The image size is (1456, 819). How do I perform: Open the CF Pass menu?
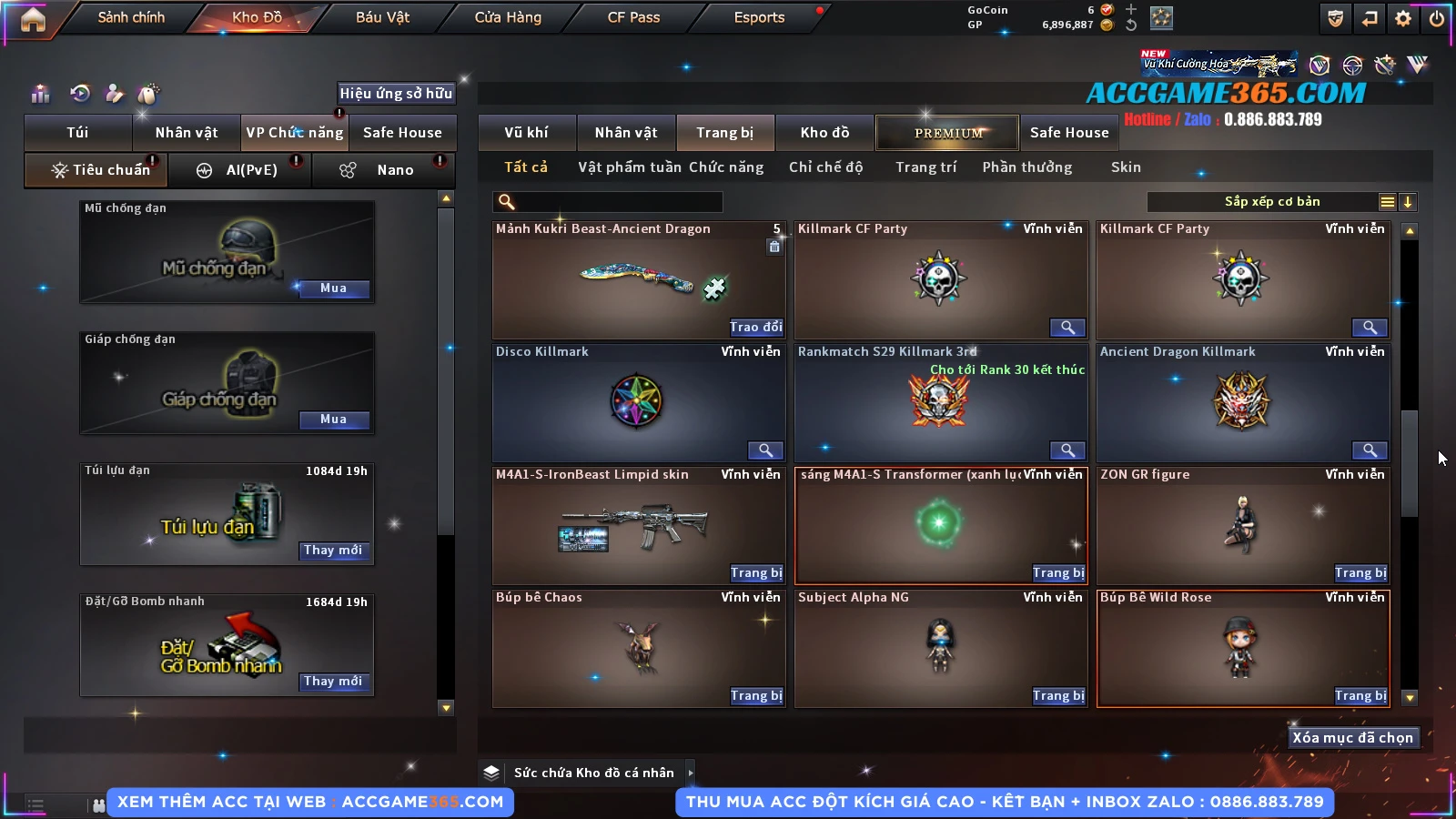pos(633,17)
